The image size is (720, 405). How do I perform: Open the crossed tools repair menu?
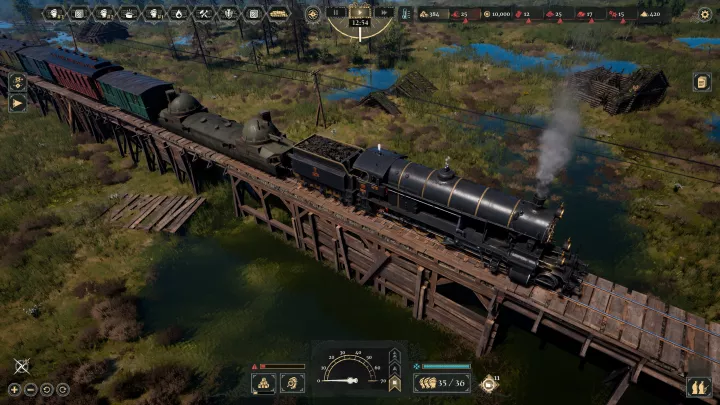[203, 14]
